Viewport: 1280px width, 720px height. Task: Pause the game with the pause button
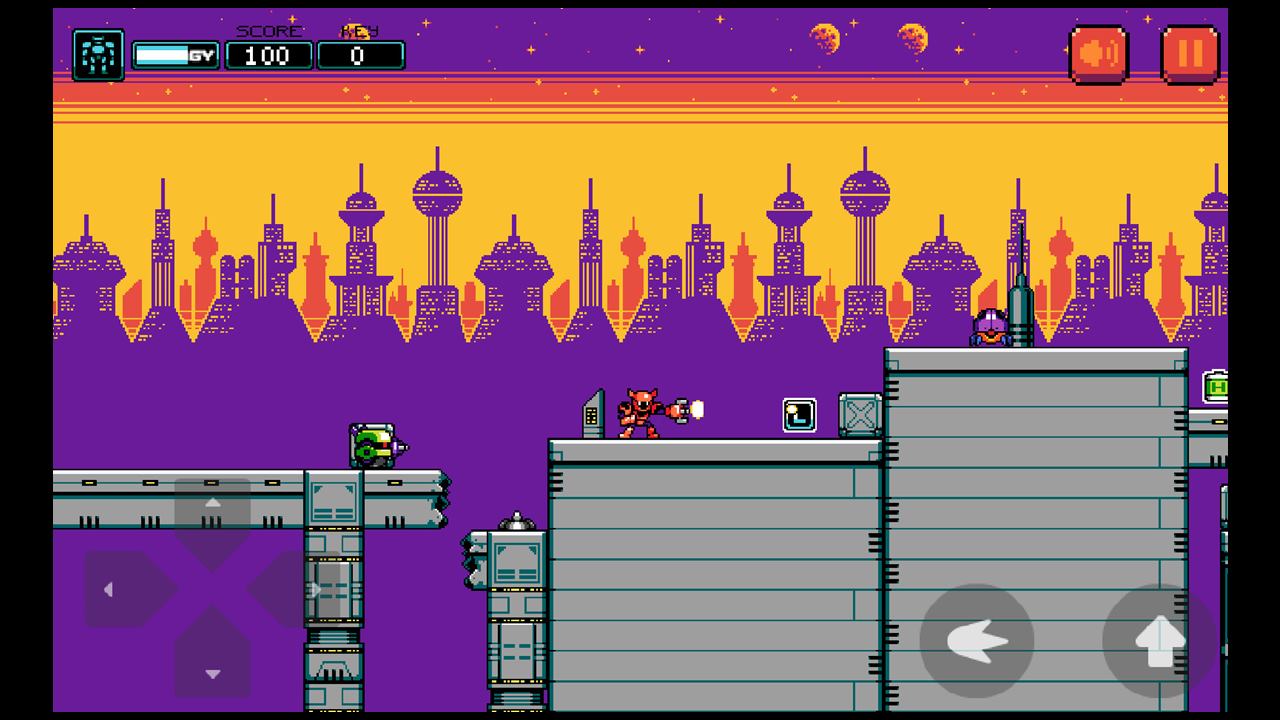pyautogui.click(x=1189, y=54)
